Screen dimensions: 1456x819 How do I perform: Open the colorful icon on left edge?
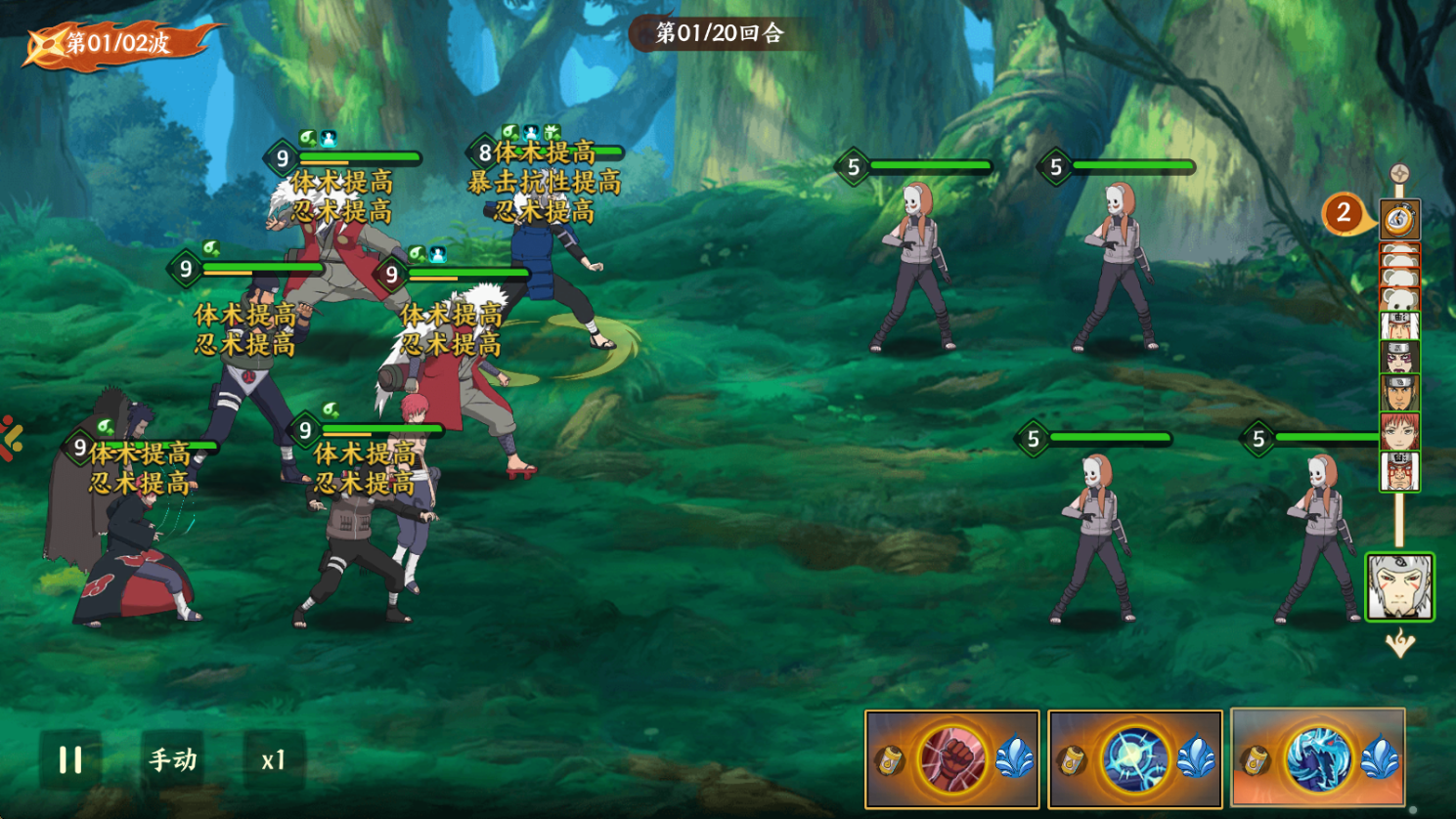click(10, 438)
